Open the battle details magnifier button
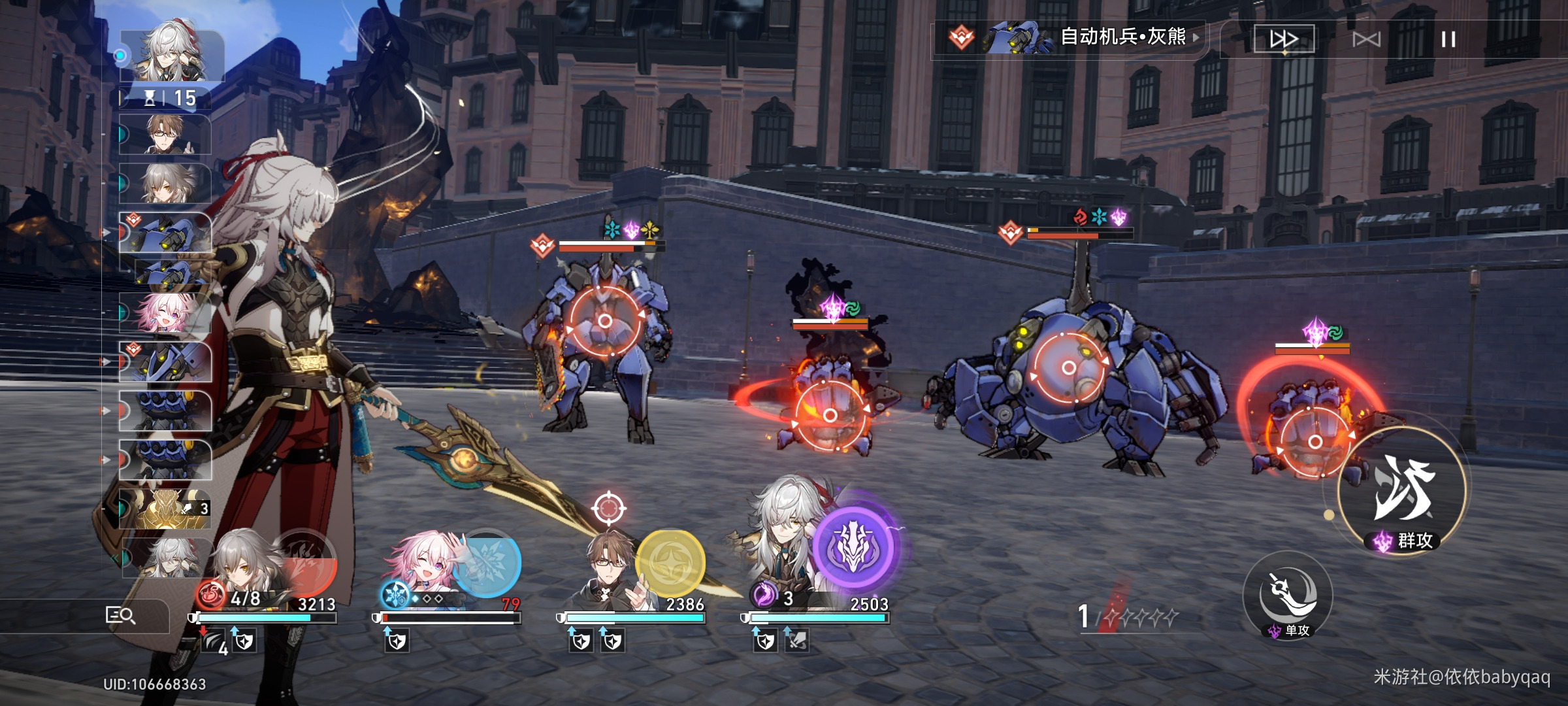Screen dimensions: 1568x706 [120, 615]
